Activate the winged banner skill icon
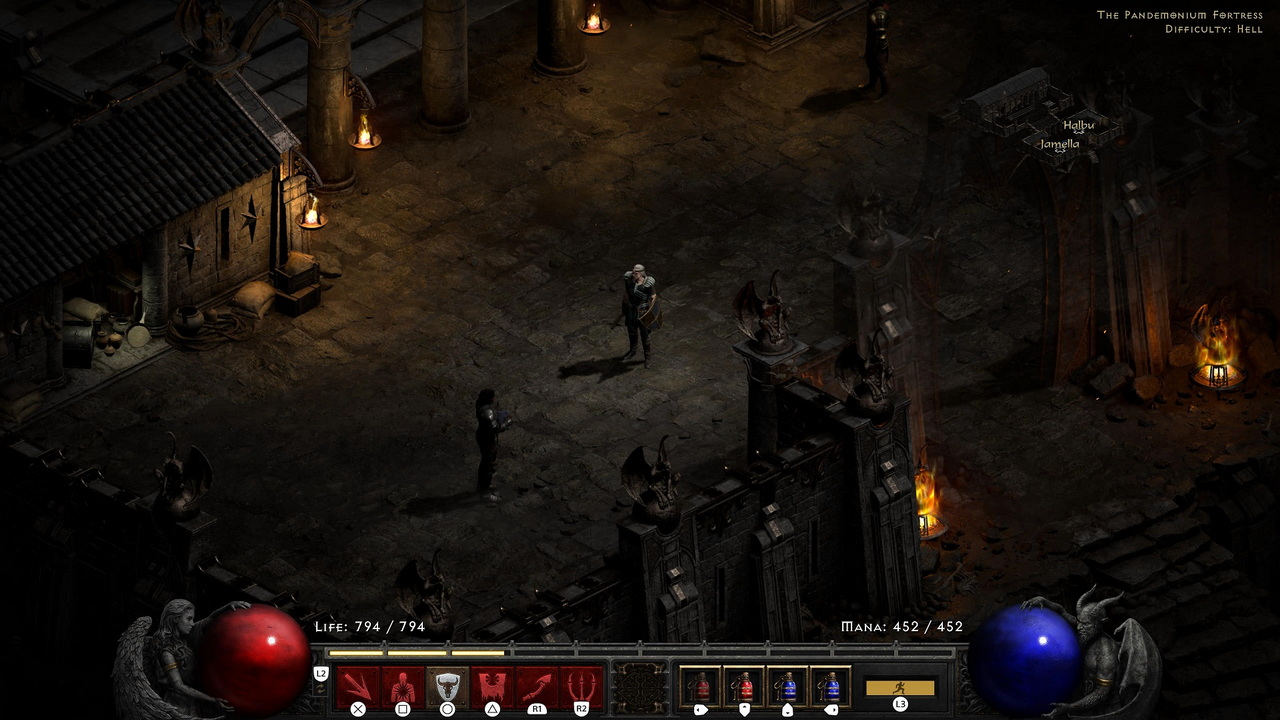 pos(492,687)
